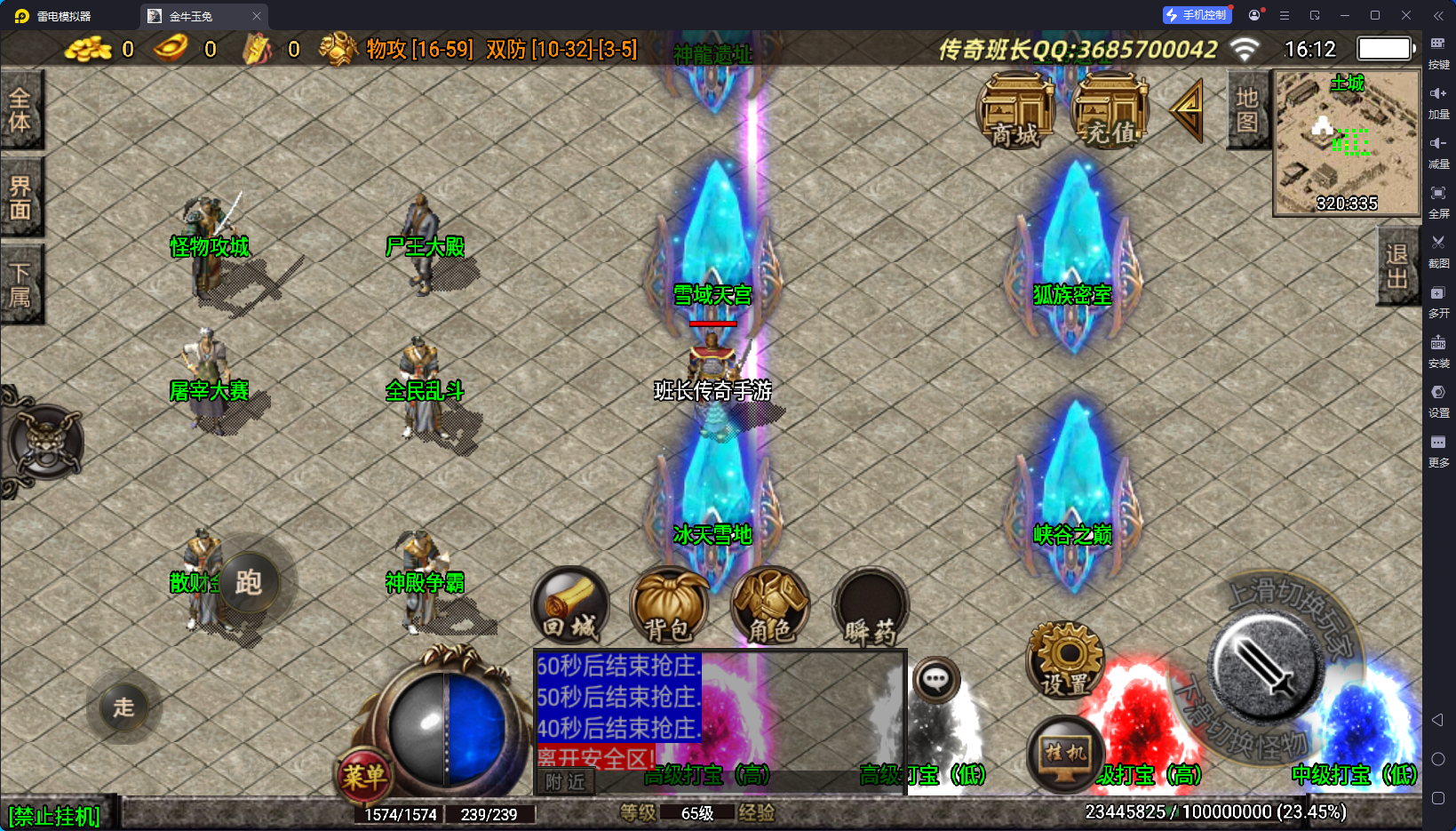Toggle the 挂机 auto-battle button
The image size is (1456, 831).
[x=1065, y=755]
